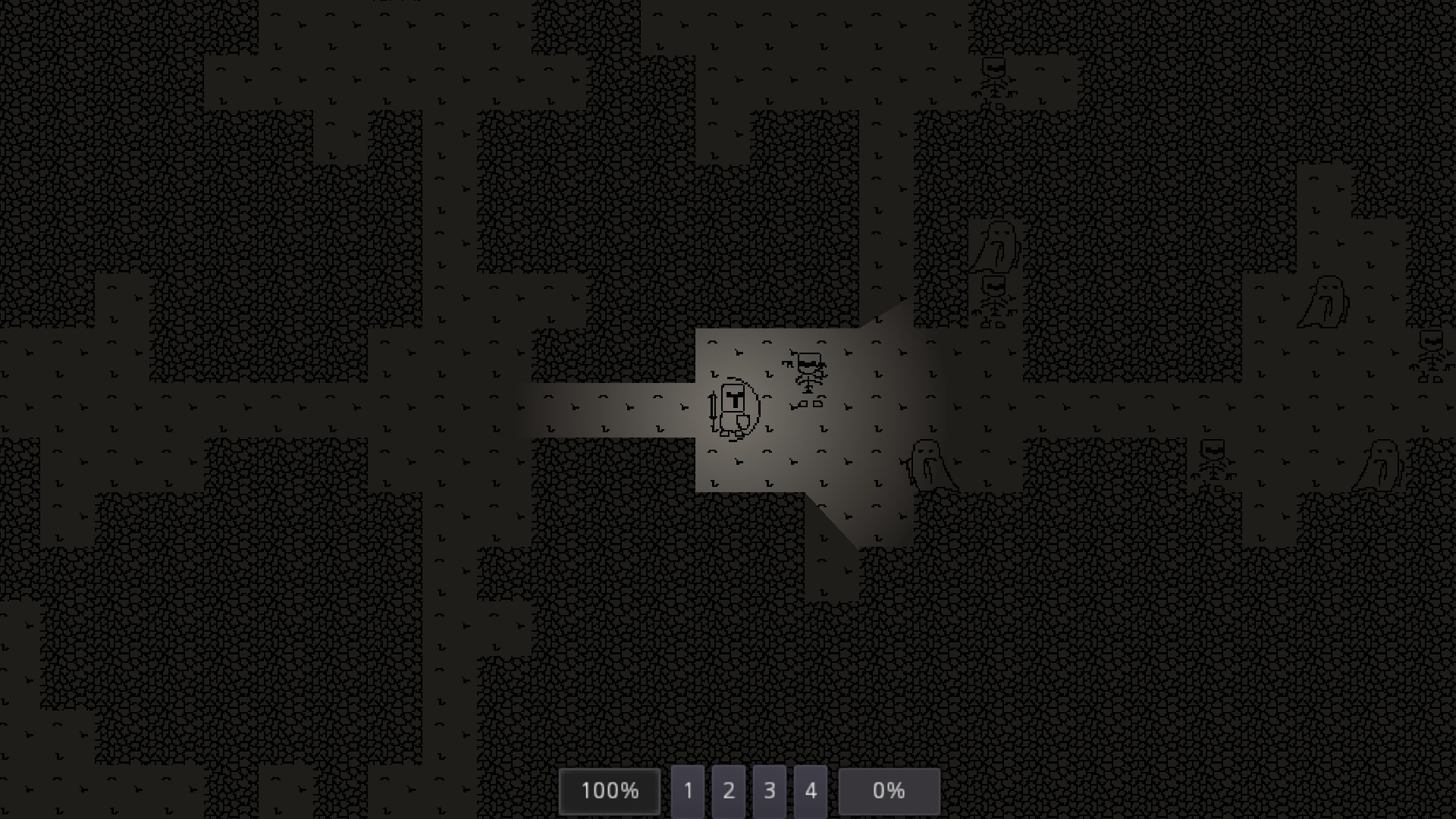
Task: Click the 100% health bar
Action: 609,791
